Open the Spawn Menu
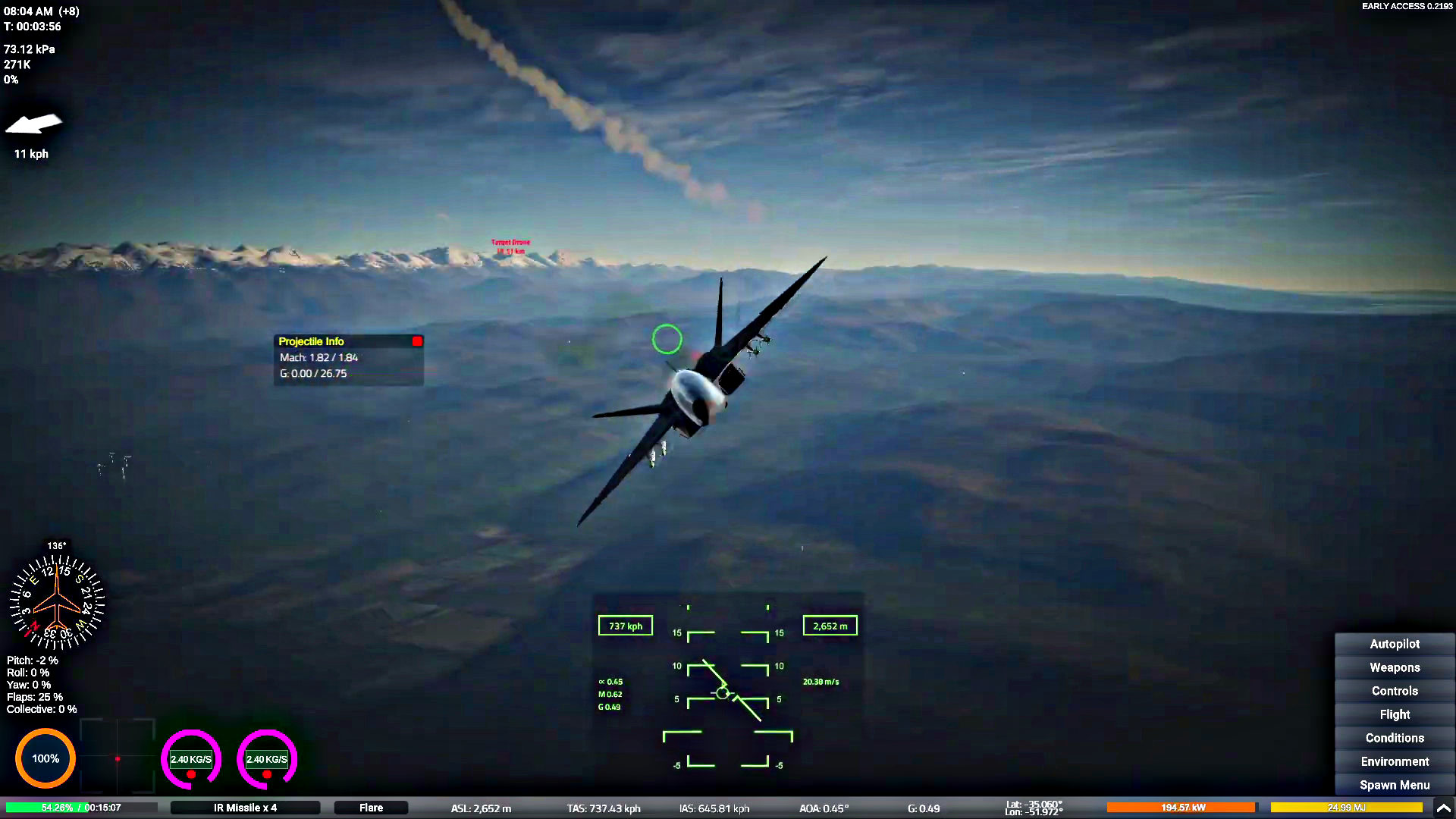Screen dimensions: 1456x819 [x=1394, y=785]
